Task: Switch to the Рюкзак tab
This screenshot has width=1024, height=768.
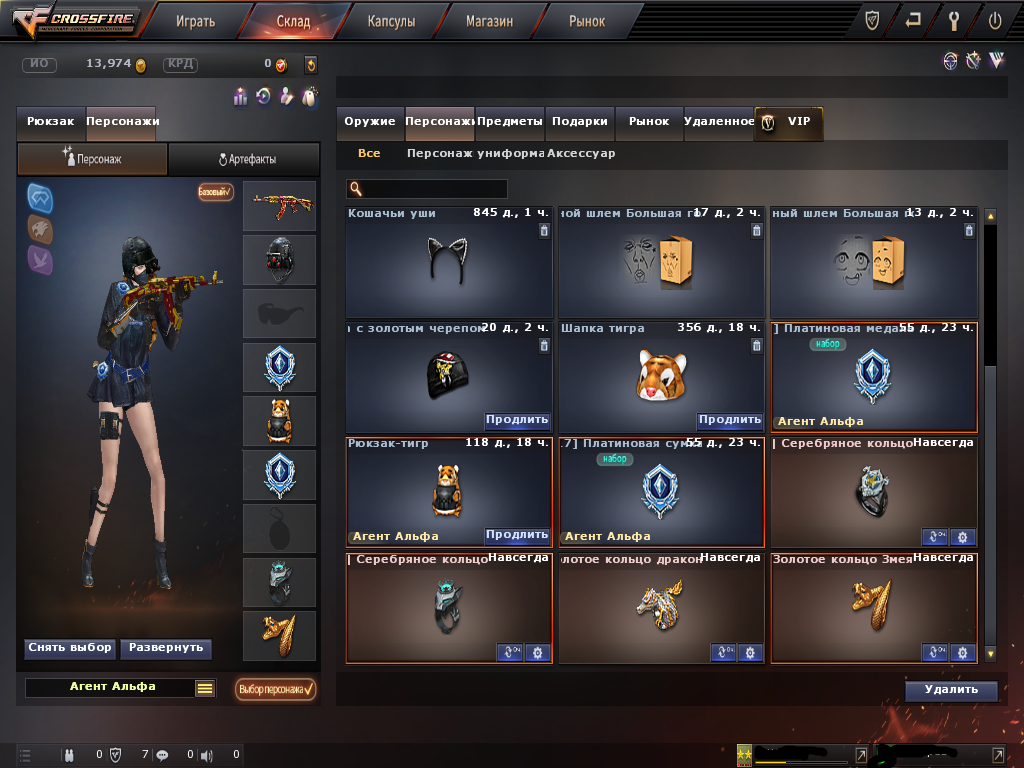Action: tap(51, 121)
